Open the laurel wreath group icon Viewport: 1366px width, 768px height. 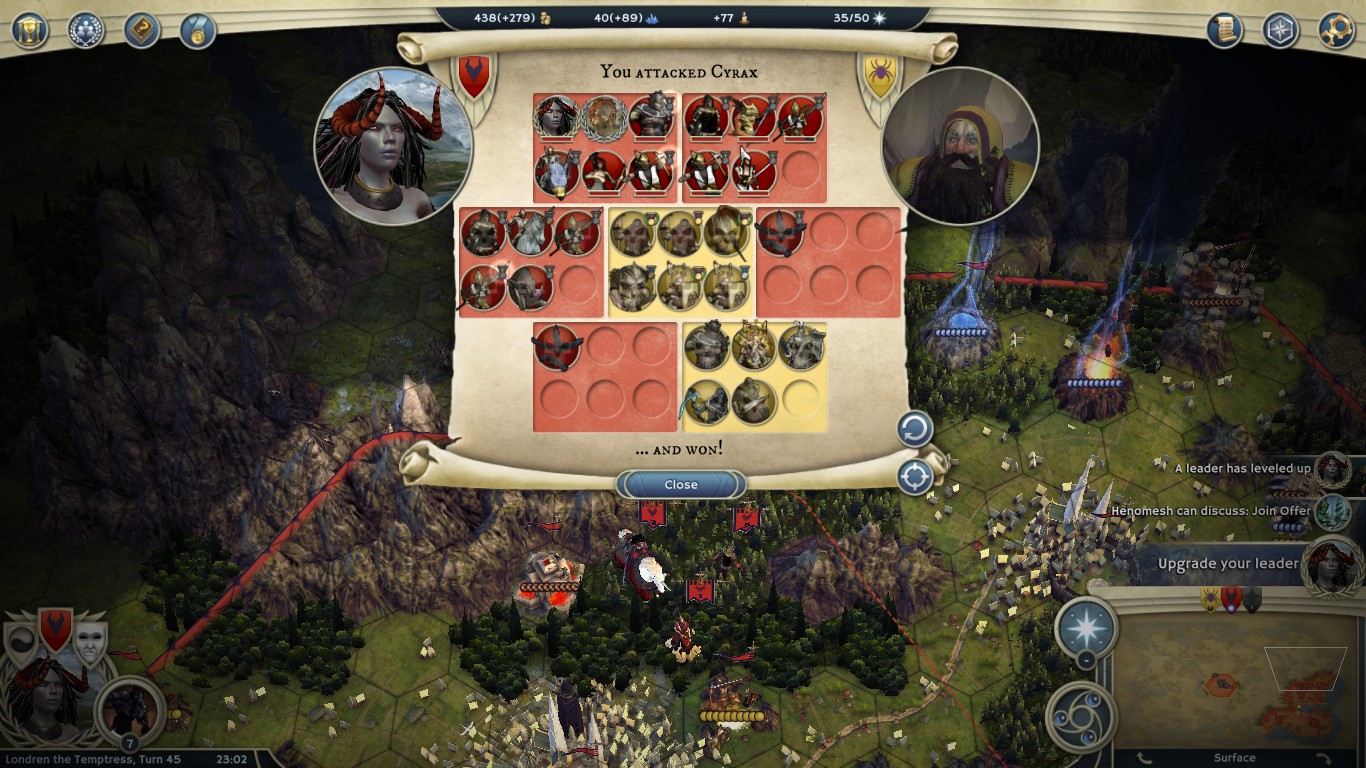tap(86, 30)
